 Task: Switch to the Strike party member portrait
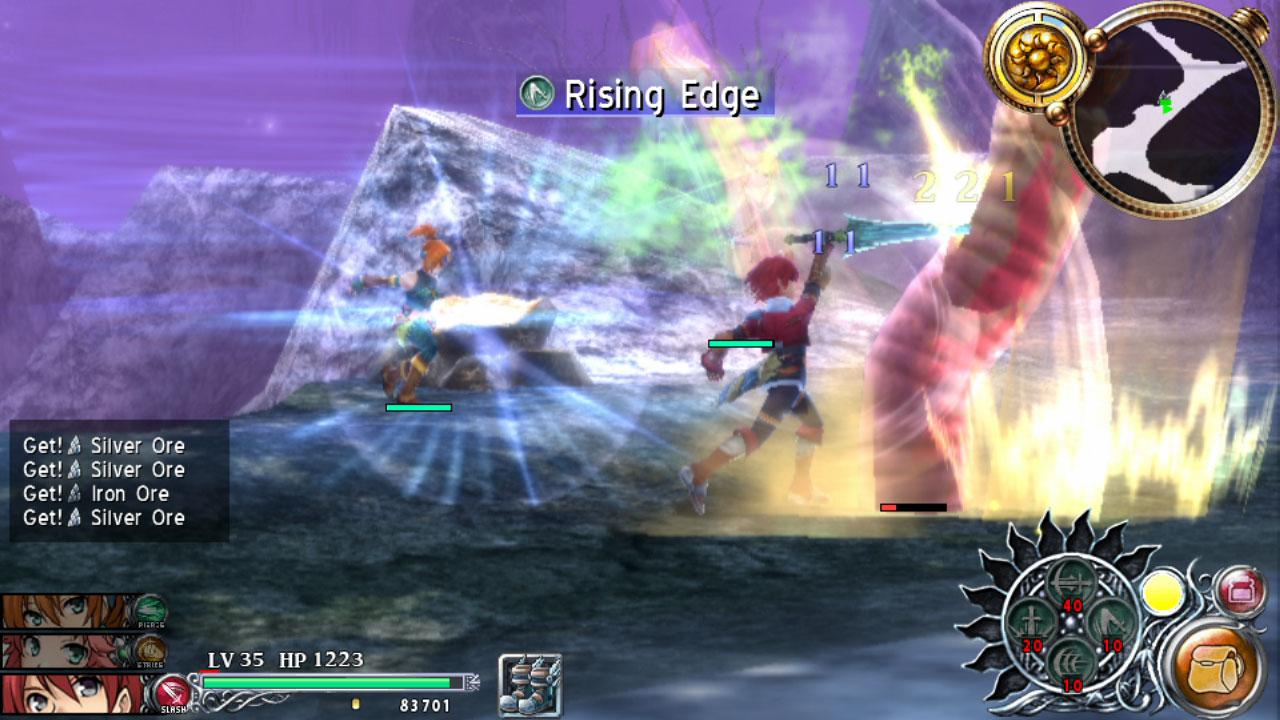64,651
